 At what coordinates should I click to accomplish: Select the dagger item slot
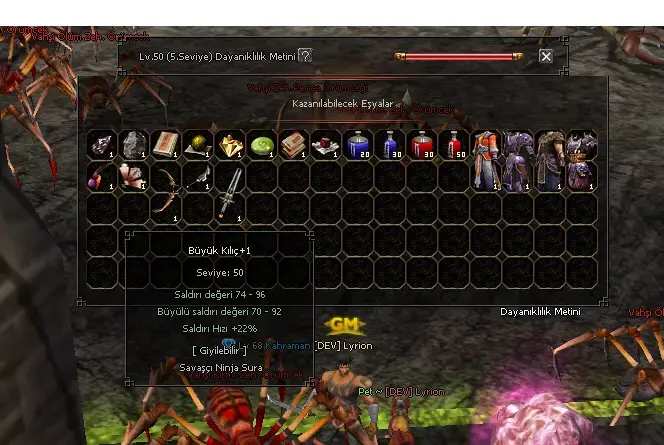pos(199,178)
